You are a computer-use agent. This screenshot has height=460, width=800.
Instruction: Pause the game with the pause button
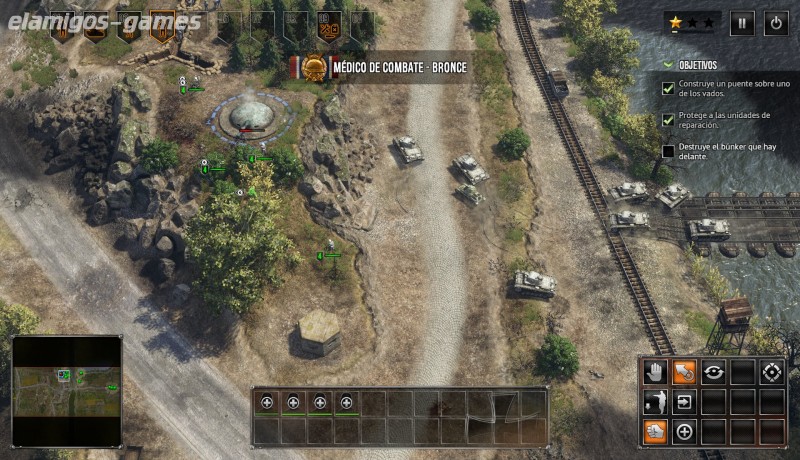[x=742, y=22]
